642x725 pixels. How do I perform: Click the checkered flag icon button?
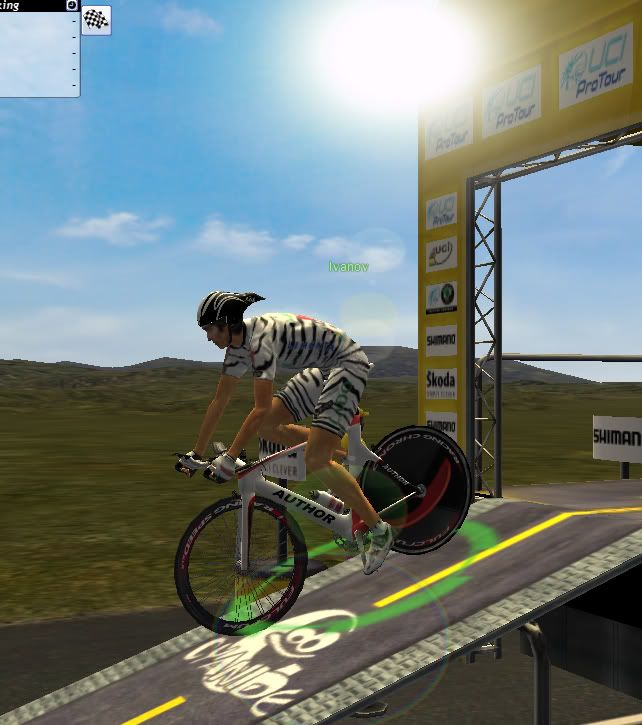(x=96, y=20)
